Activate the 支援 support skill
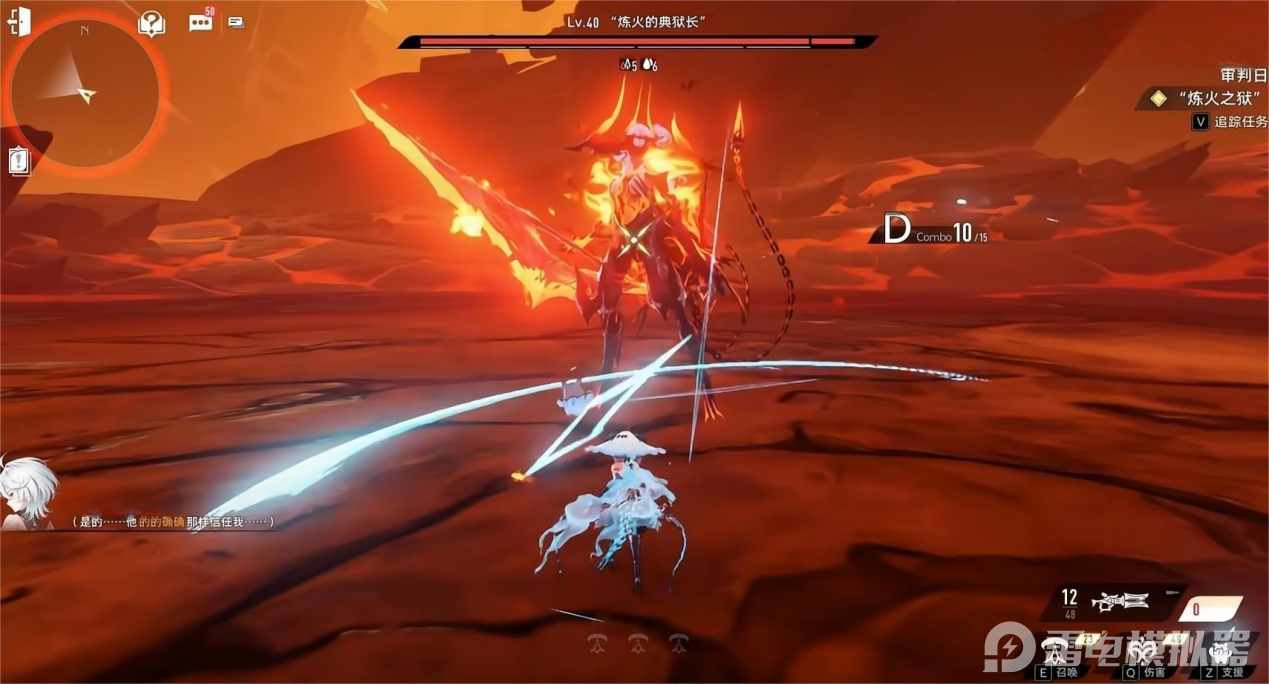The width and height of the screenshot is (1269, 684). (x=1220, y=652)
